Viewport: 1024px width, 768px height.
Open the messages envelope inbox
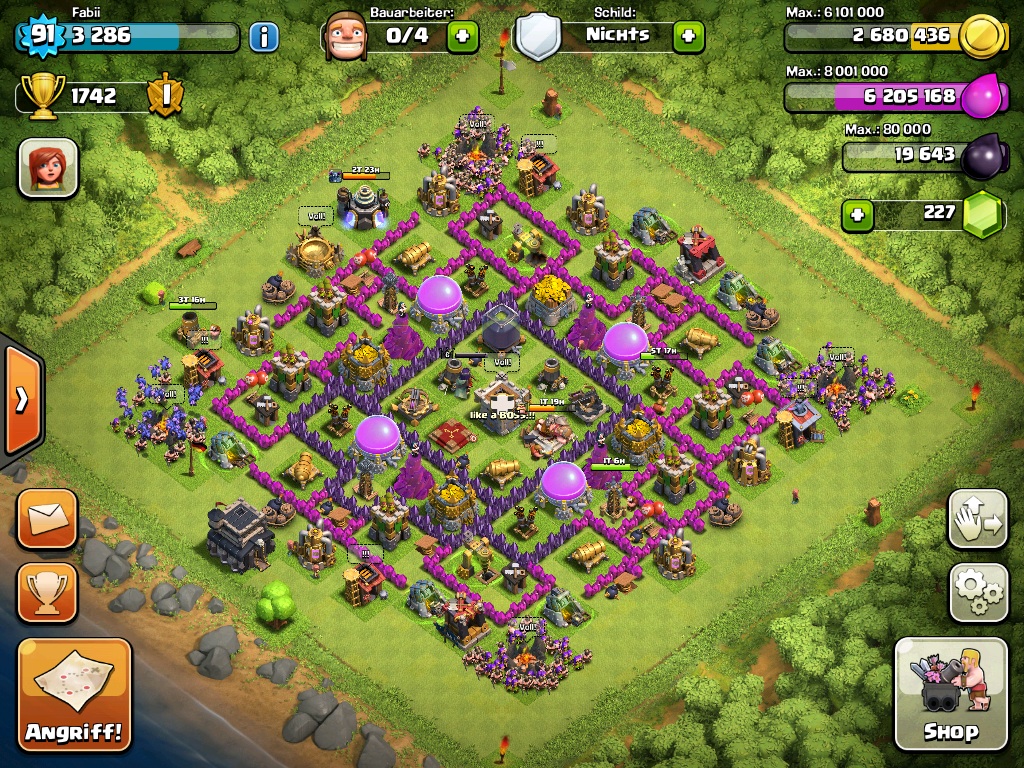(47, 519)
